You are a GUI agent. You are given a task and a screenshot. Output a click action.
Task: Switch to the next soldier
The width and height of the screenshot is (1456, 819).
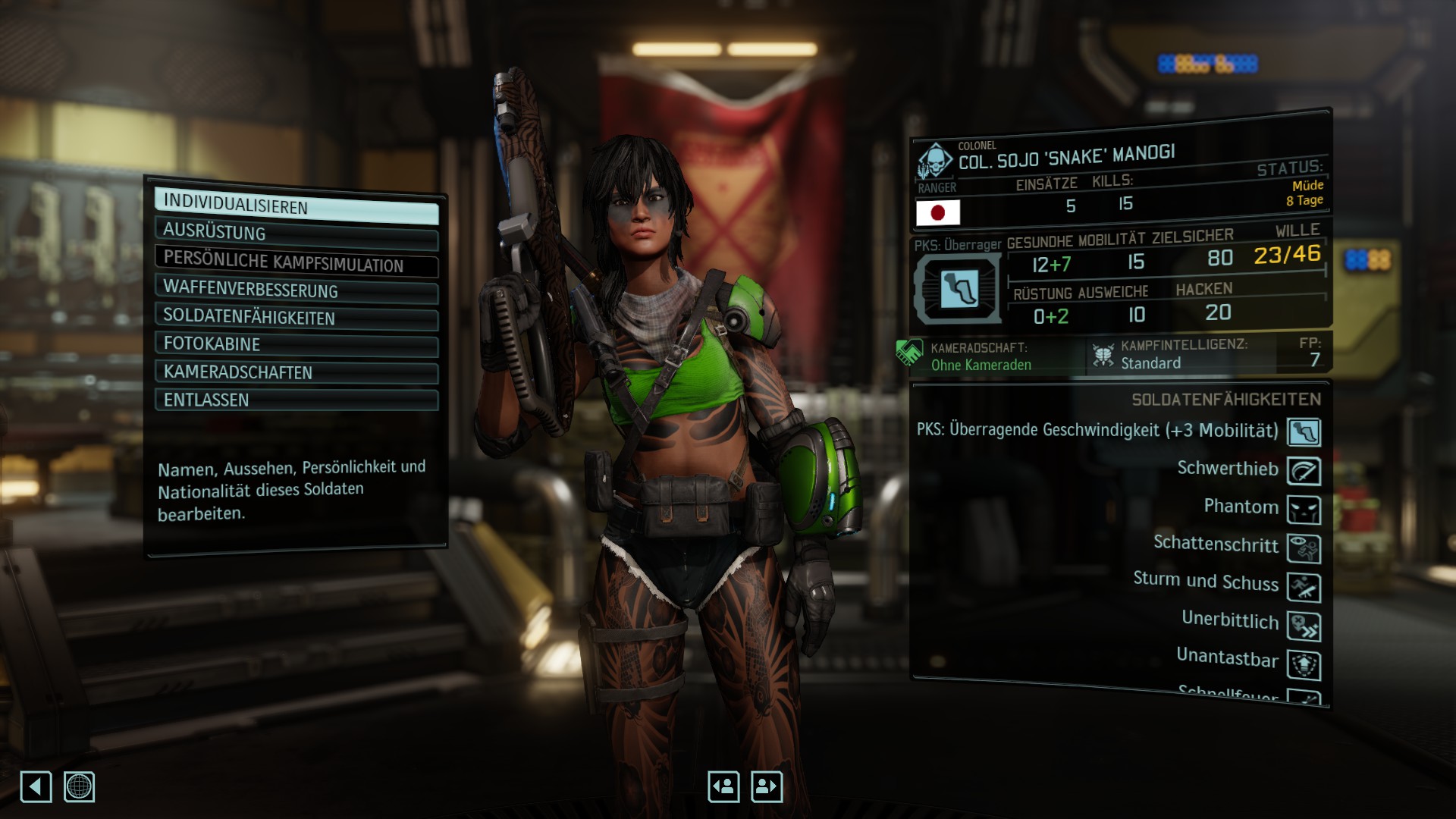(x=766, y=786)
